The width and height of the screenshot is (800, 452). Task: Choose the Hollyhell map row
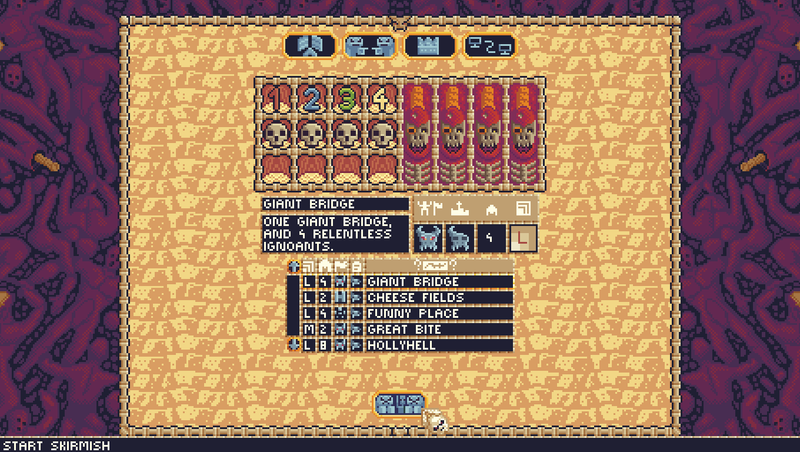point(438,345)
